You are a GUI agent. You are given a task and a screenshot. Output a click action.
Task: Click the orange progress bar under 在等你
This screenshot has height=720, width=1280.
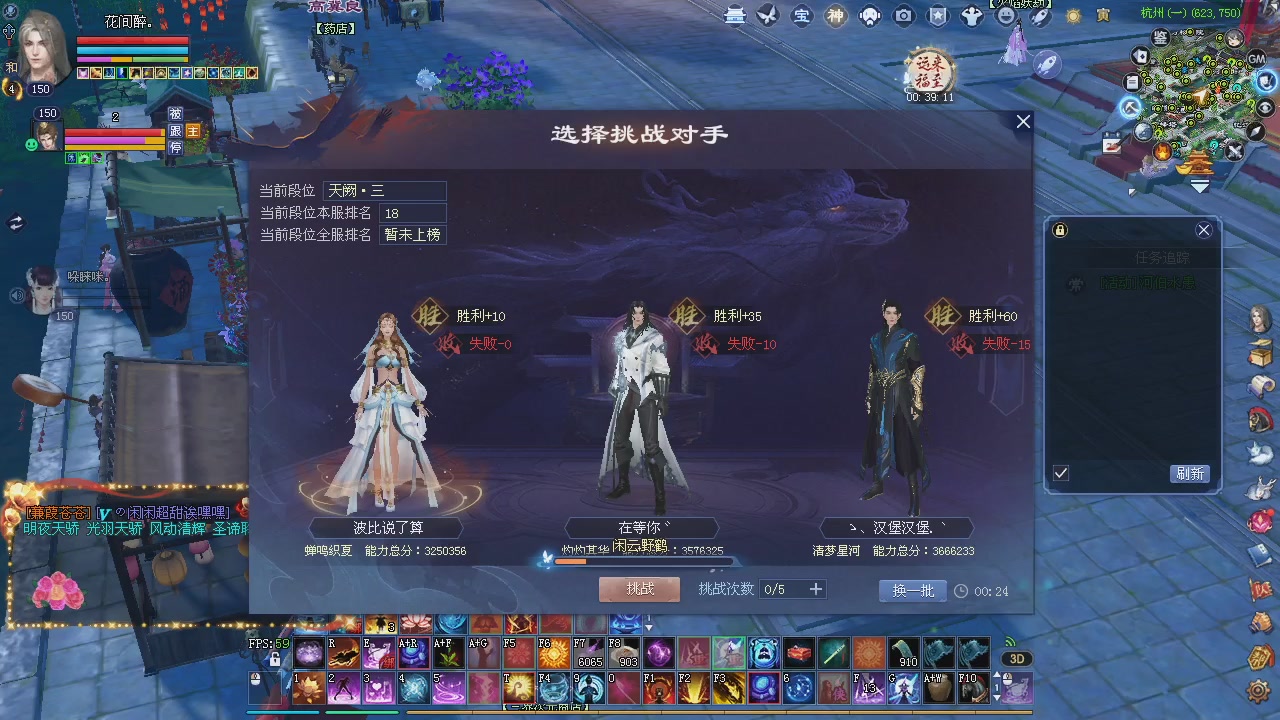pyautogui.click(x=573, y=561)
